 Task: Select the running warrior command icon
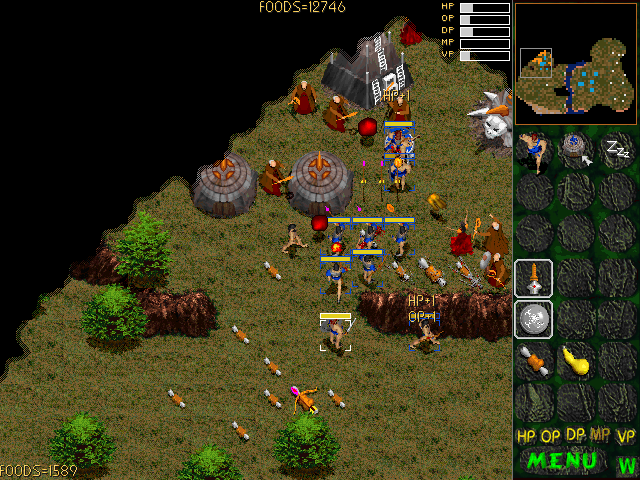[x=536, y=150]
